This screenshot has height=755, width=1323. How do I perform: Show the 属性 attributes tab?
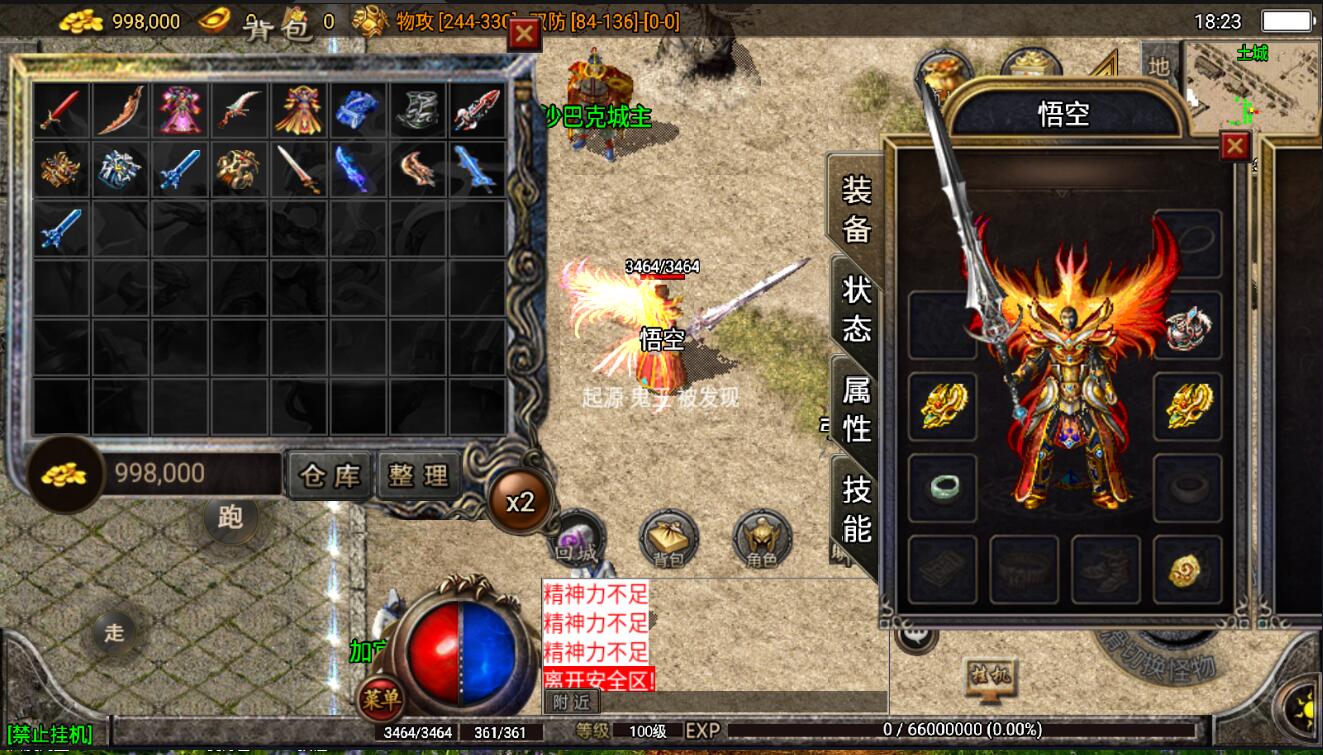(x=857, y=408)
